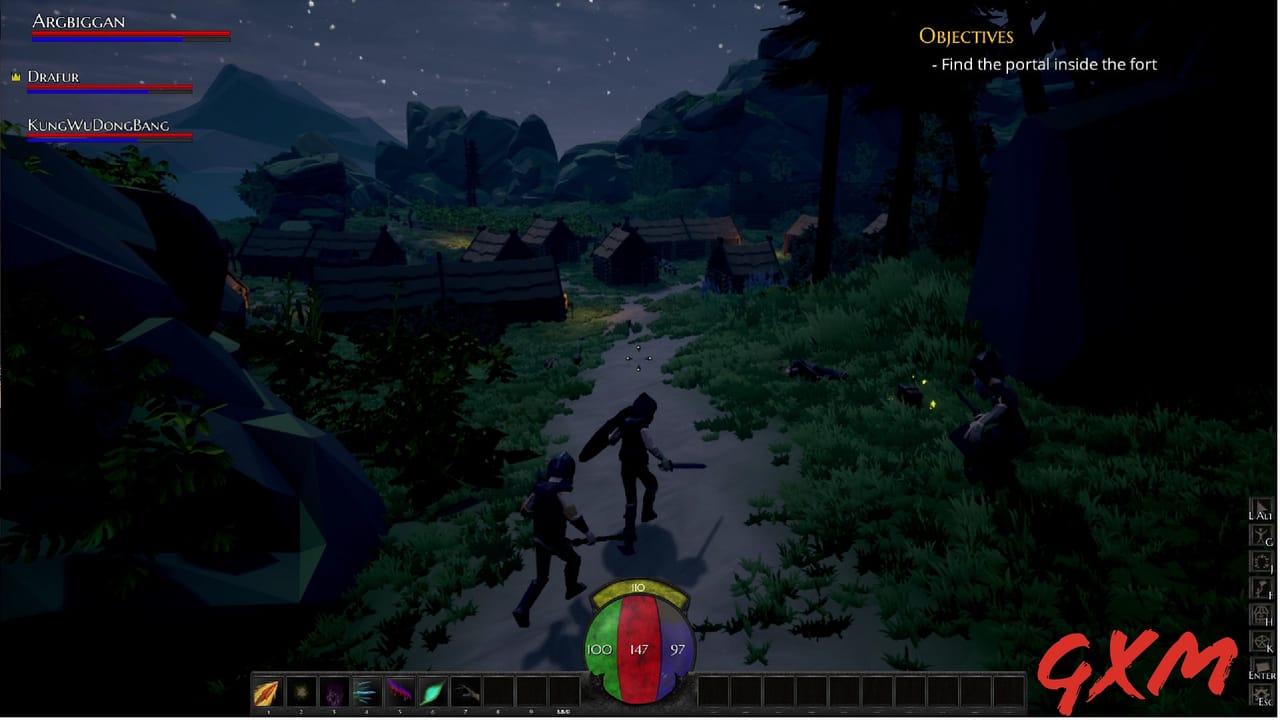Click the cursor mode icon labeled L Alt
1280x720 pixels.
[x=1262, y=504]
